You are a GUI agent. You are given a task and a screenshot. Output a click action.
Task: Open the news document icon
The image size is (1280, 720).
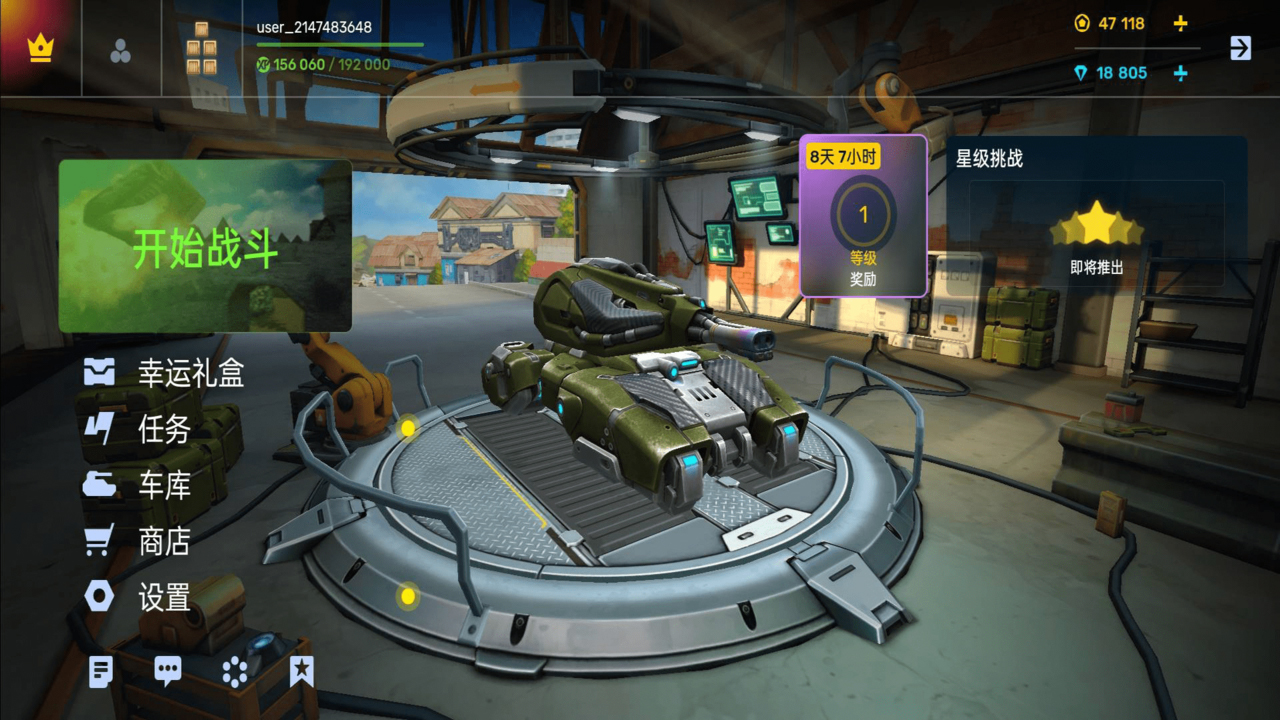tap(100, 672)
